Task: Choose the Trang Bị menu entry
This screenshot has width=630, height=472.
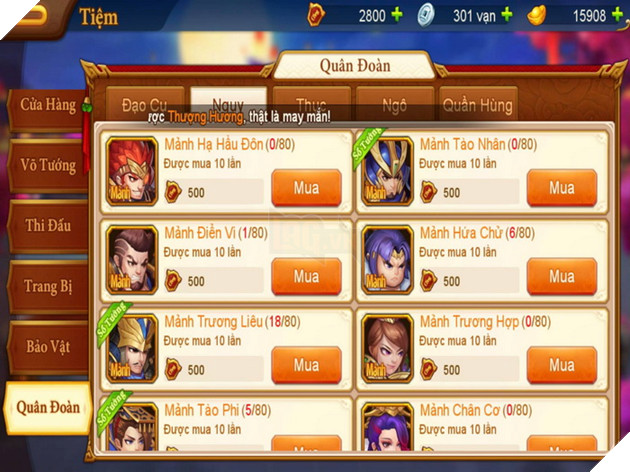Action: [47, 286]
